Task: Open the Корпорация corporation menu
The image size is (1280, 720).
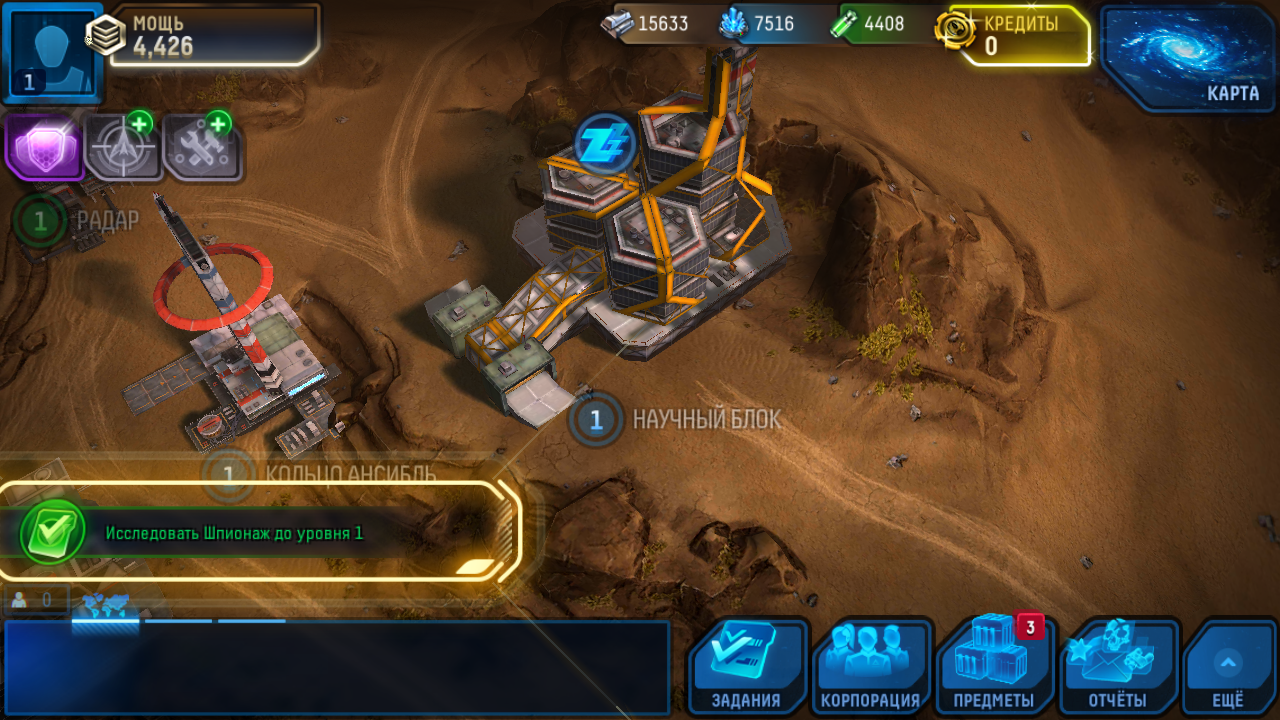Action: (870, 666)
